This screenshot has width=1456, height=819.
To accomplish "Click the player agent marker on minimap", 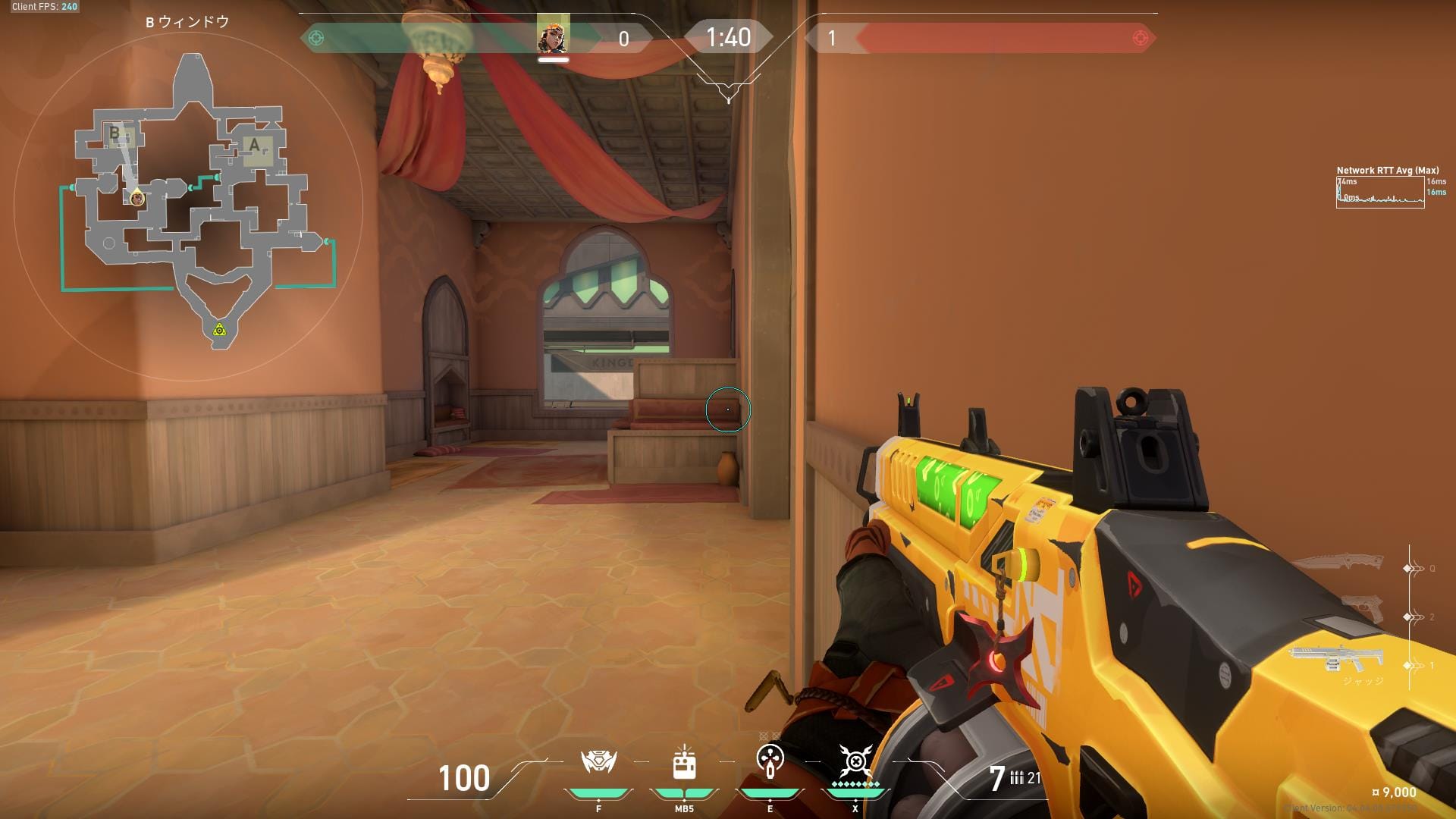I will click(x=137, y=199).
